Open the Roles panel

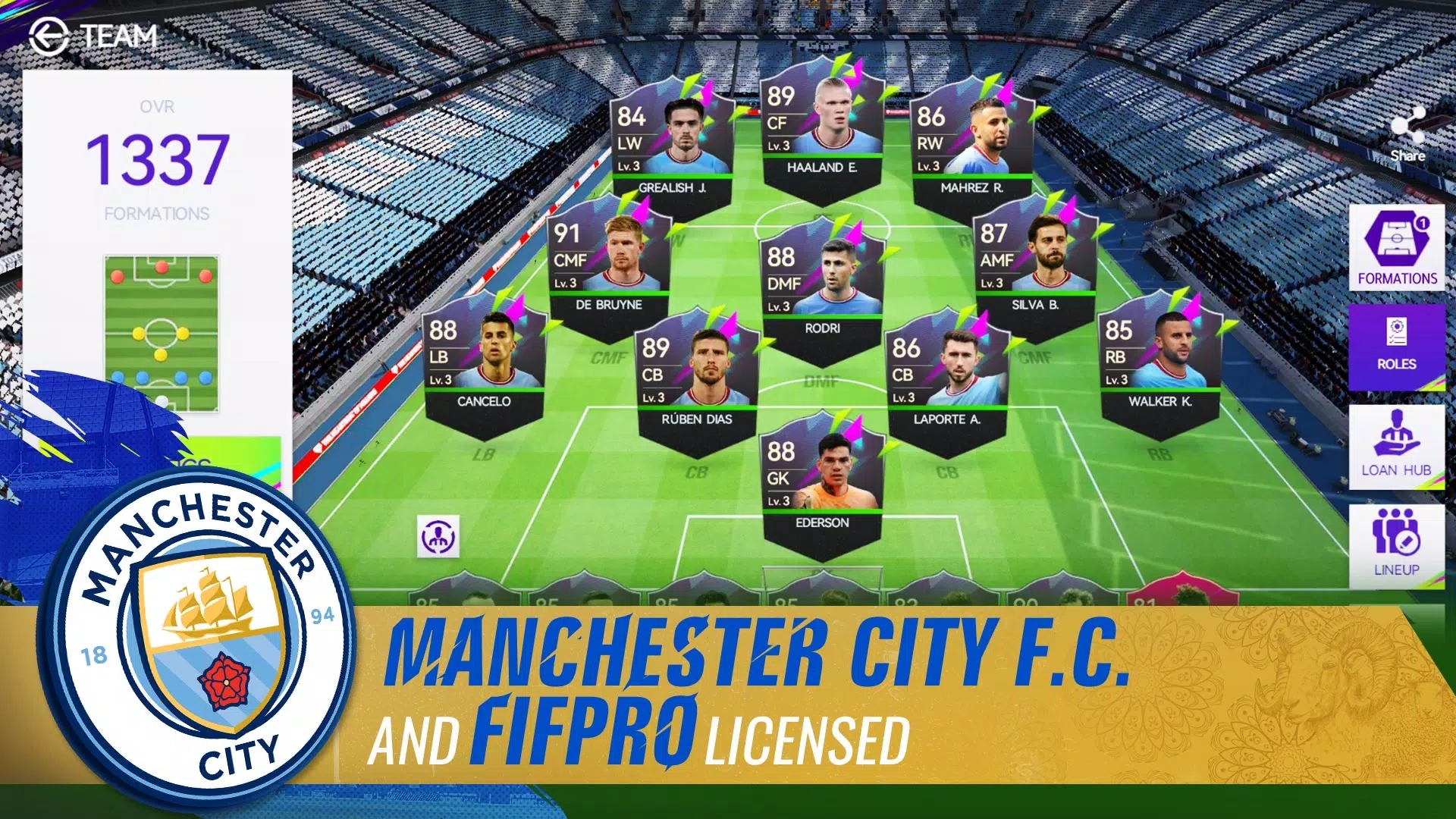tap(1396, 347)
